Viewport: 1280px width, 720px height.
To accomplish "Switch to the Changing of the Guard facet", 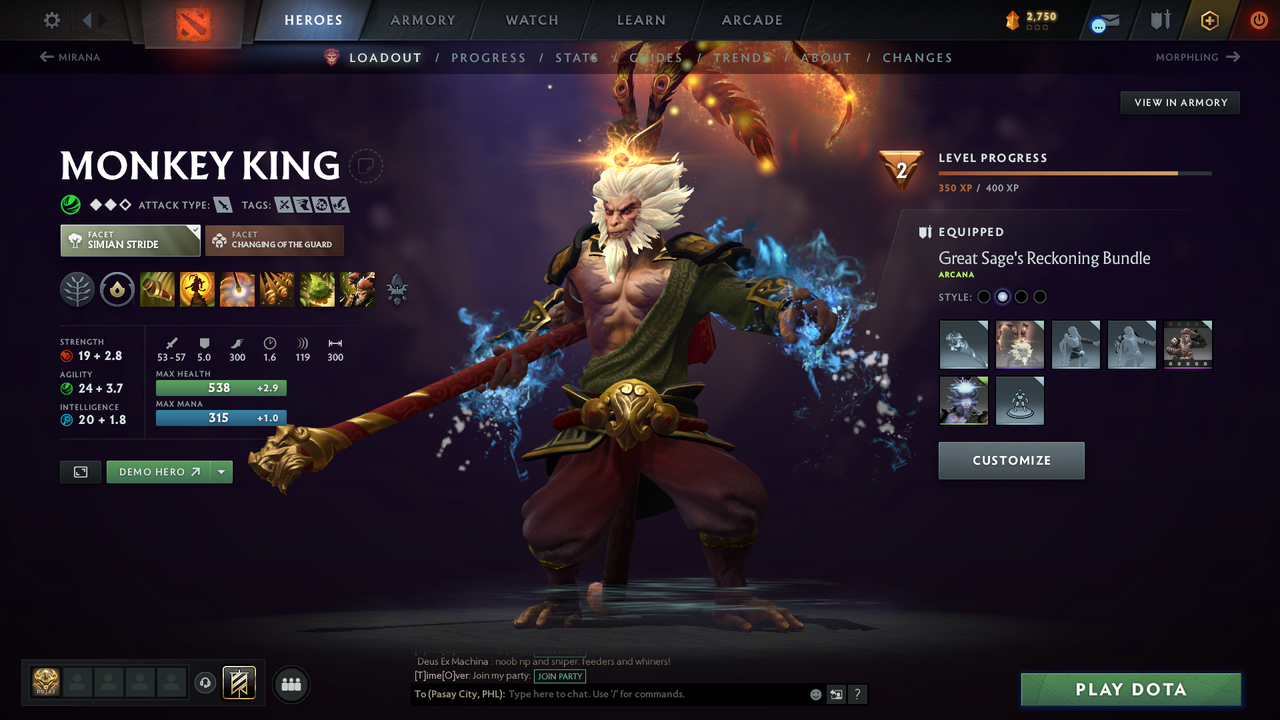I will (274, 240).
